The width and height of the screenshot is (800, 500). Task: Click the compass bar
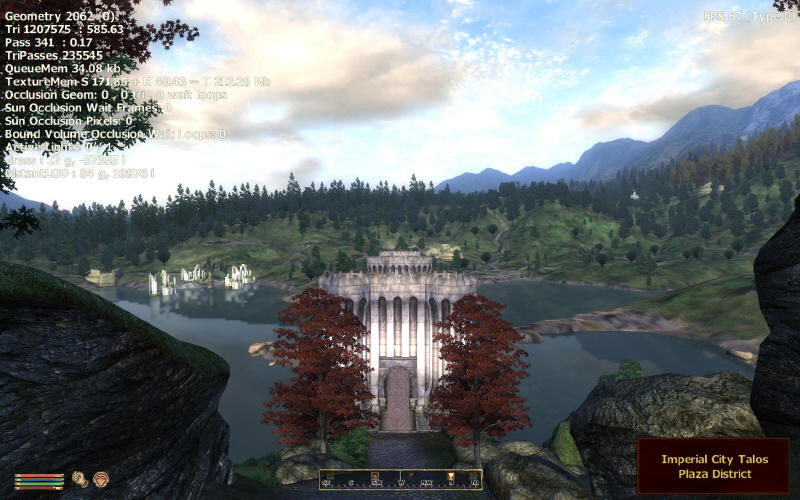(x=400, y=480)
